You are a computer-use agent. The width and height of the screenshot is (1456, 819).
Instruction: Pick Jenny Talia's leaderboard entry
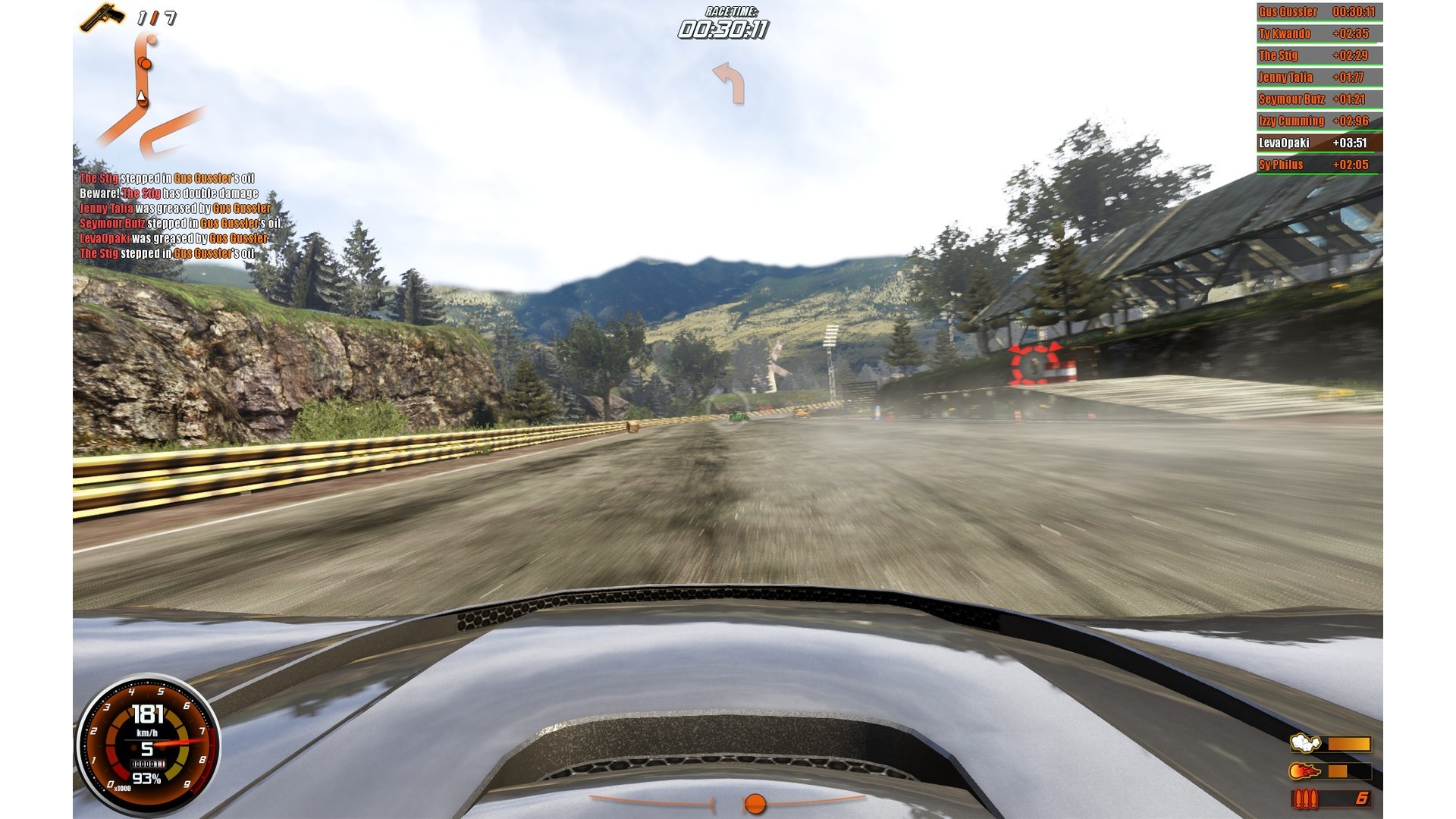(1319, 77)
